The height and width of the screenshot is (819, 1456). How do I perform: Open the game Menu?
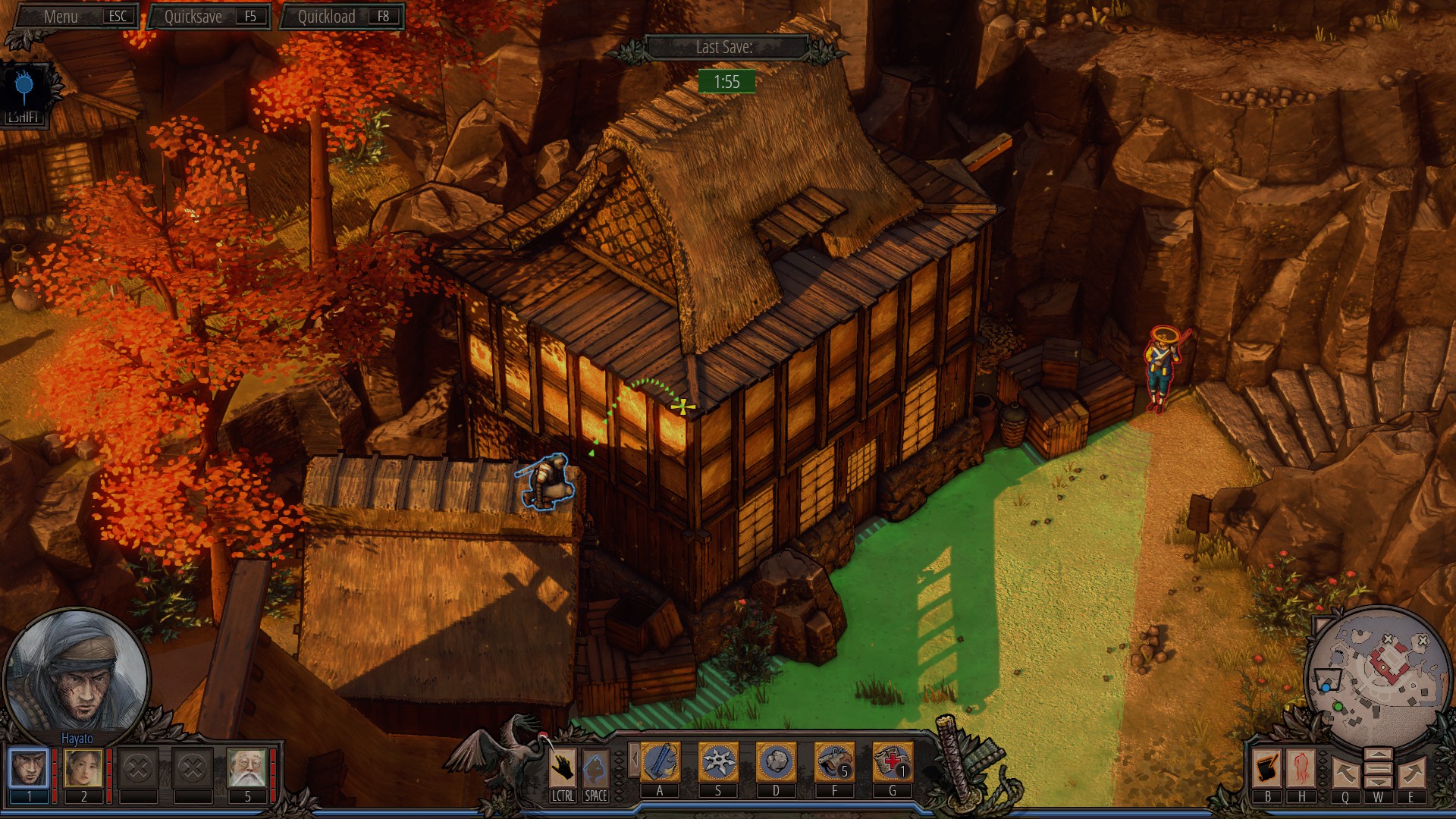[76, 17]
